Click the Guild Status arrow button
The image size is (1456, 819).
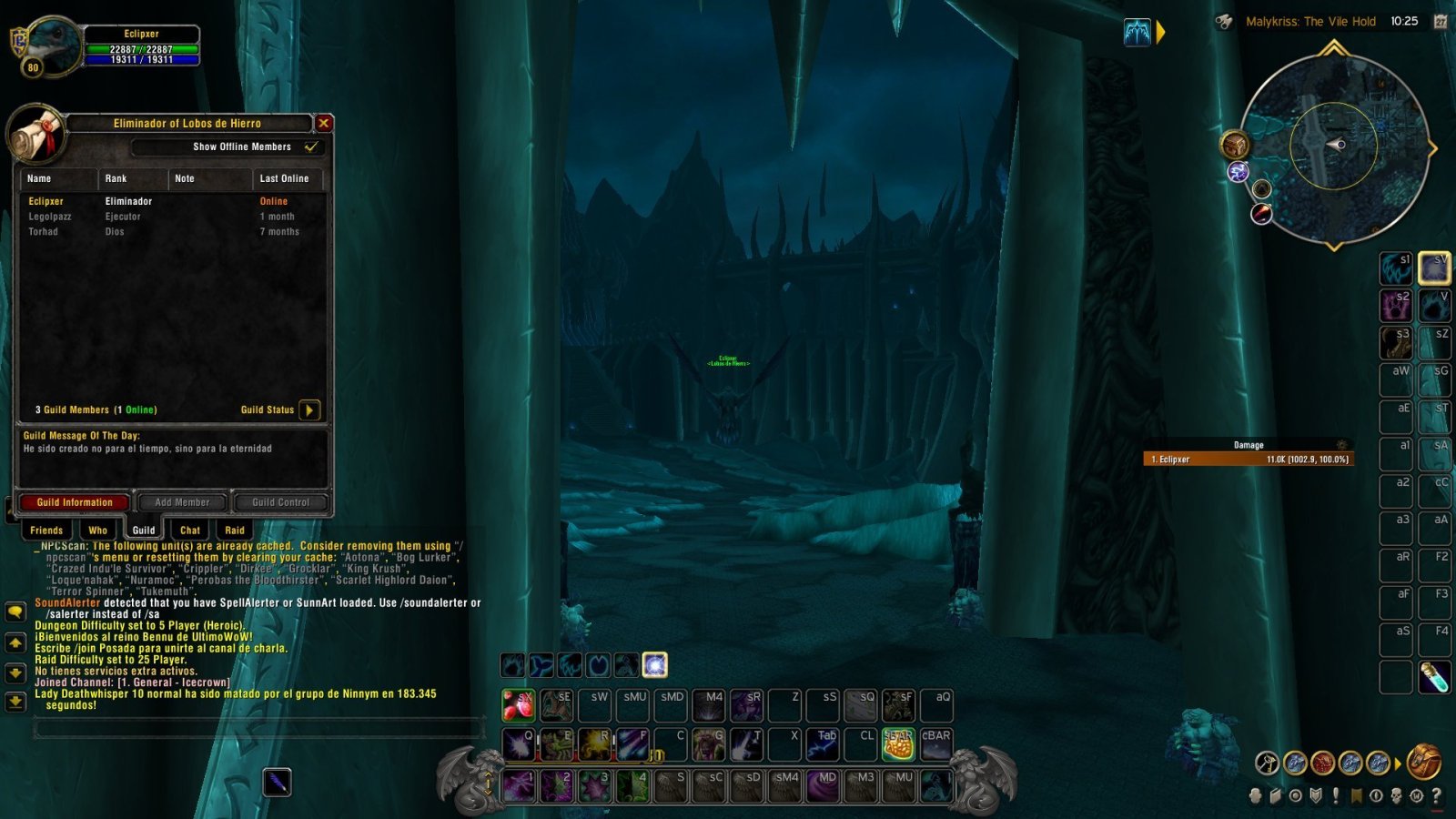click(x=308, y=410)
